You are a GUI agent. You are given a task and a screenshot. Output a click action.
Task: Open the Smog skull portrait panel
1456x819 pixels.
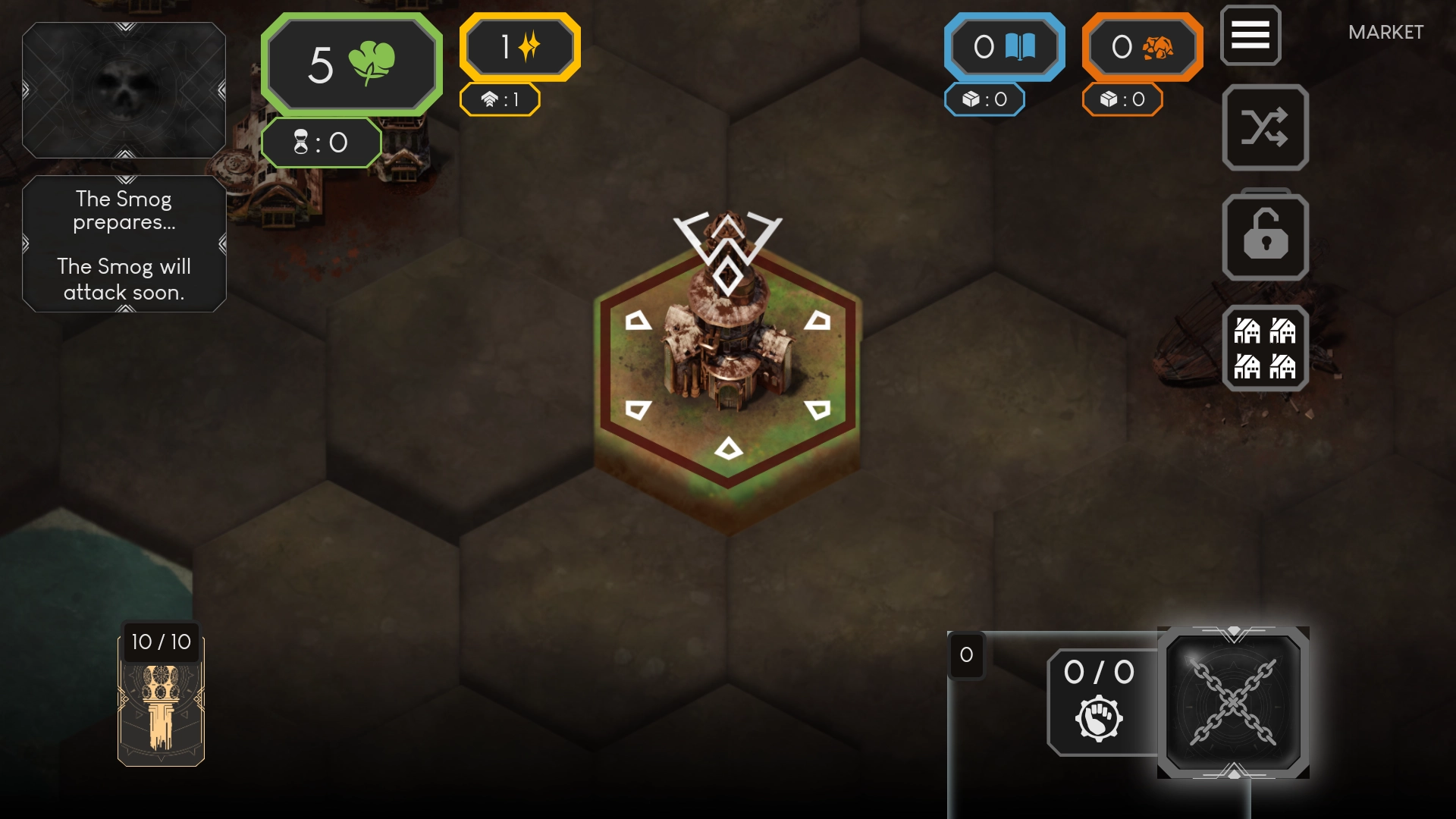pyautogui.click(x=124, y=90)
